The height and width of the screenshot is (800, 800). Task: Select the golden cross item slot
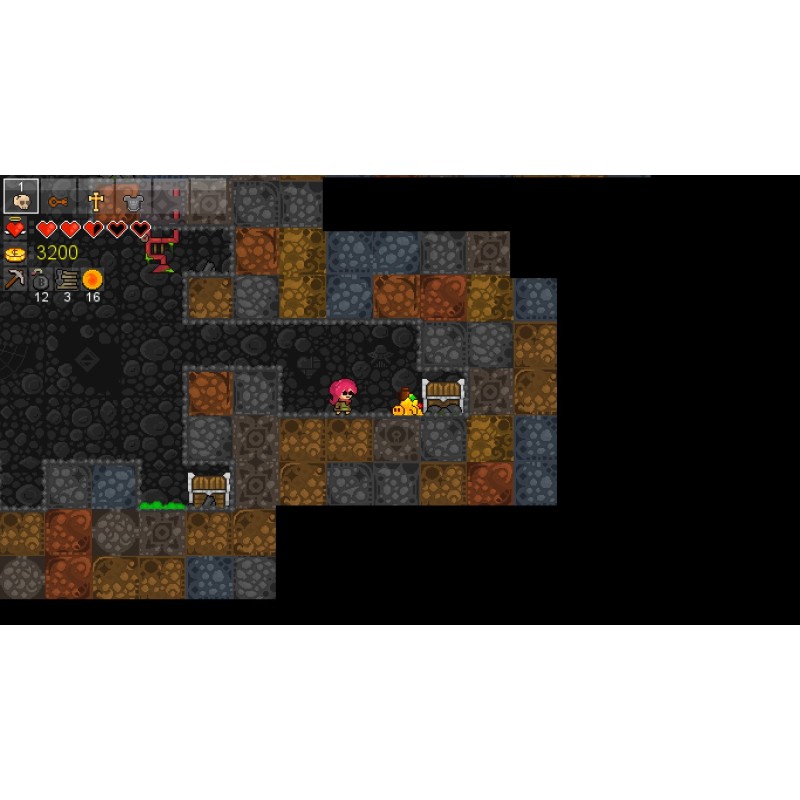coord(96,200)
